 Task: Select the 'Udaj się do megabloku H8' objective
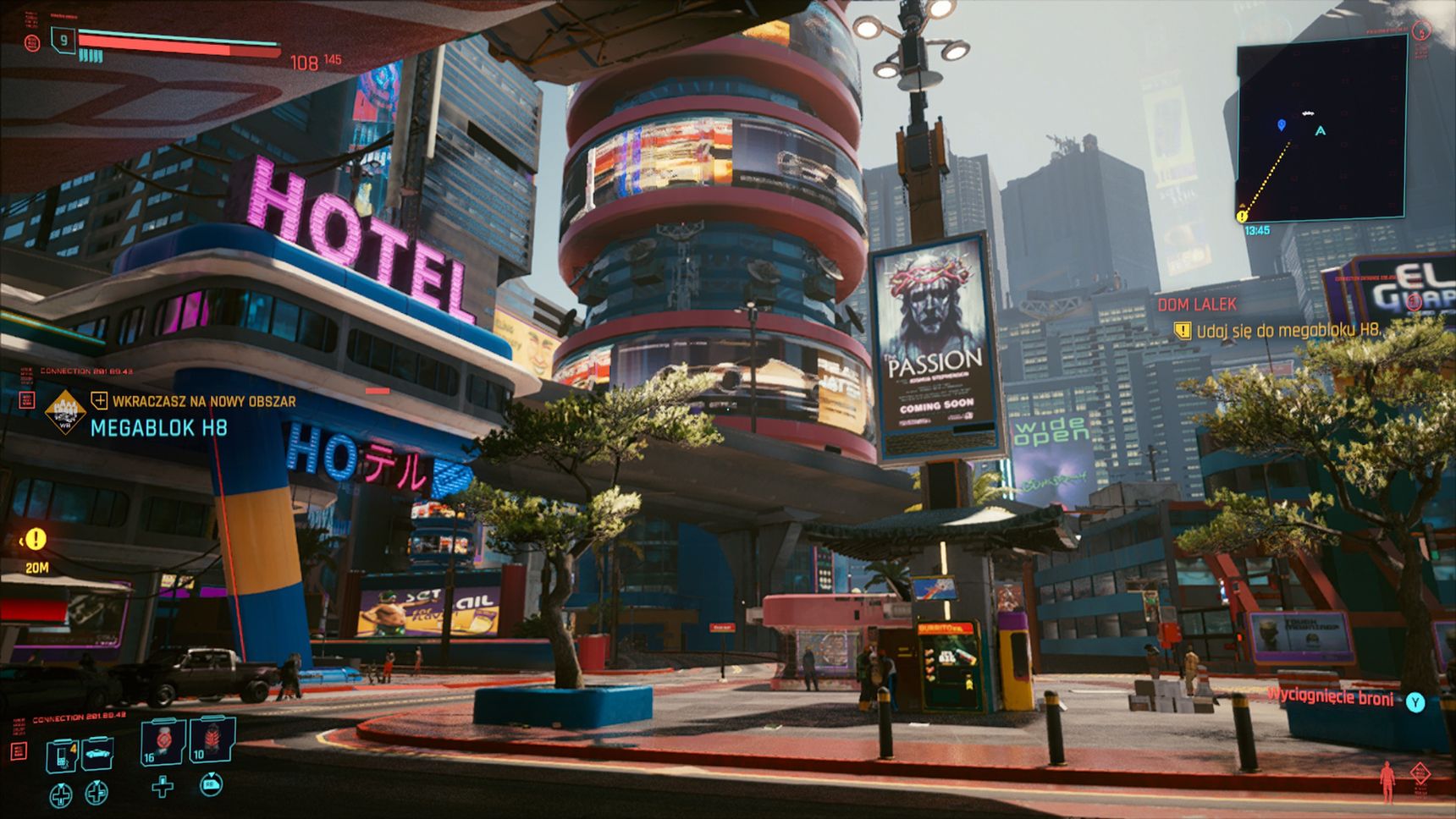[x=1287, y=331]
